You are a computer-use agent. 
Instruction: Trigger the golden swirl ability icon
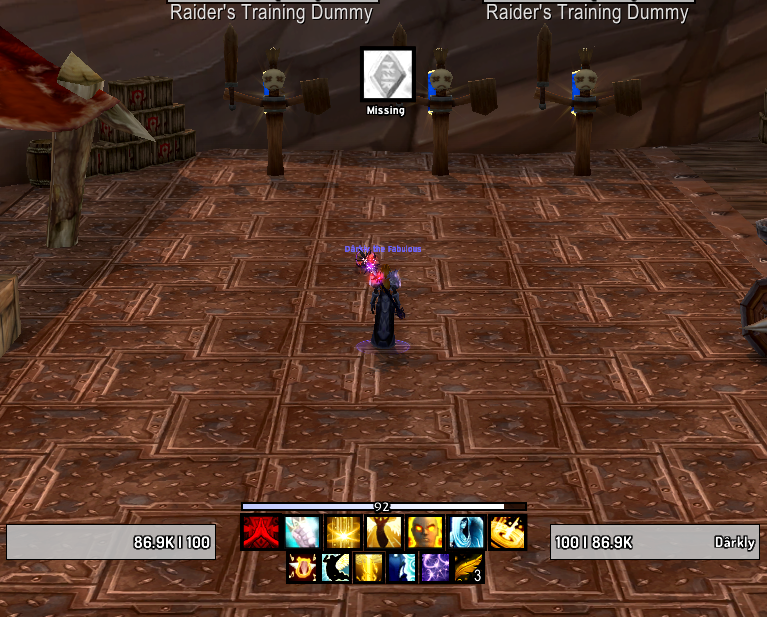[x=506, y=533]
